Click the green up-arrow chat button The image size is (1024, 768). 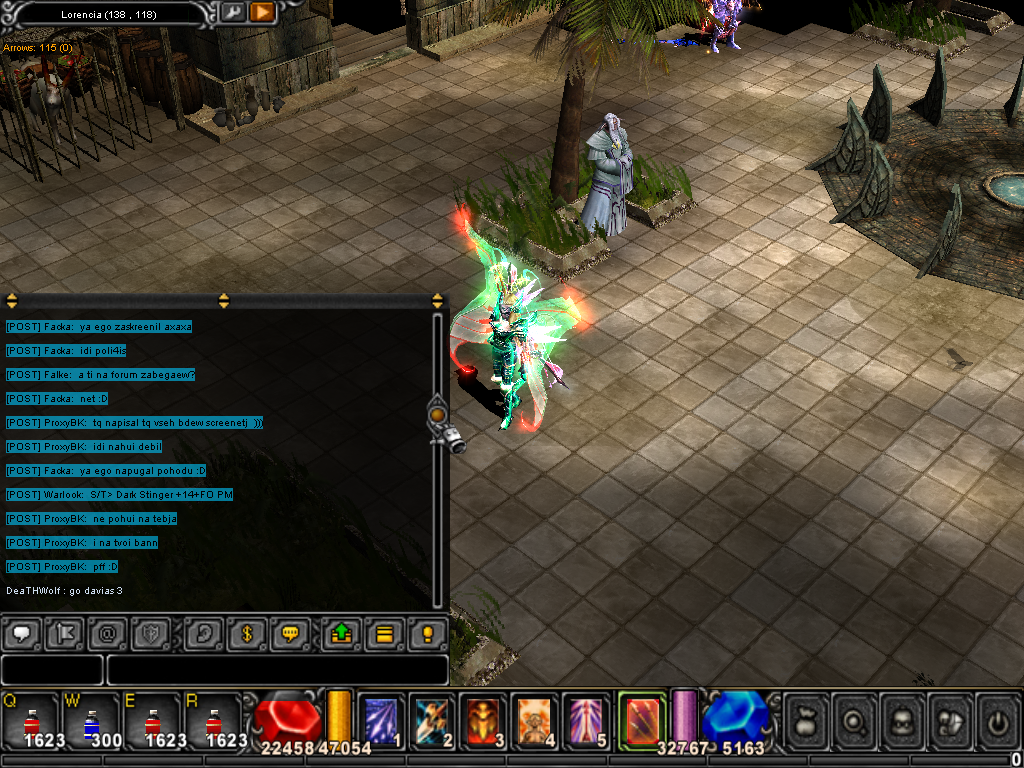(340, 633)
